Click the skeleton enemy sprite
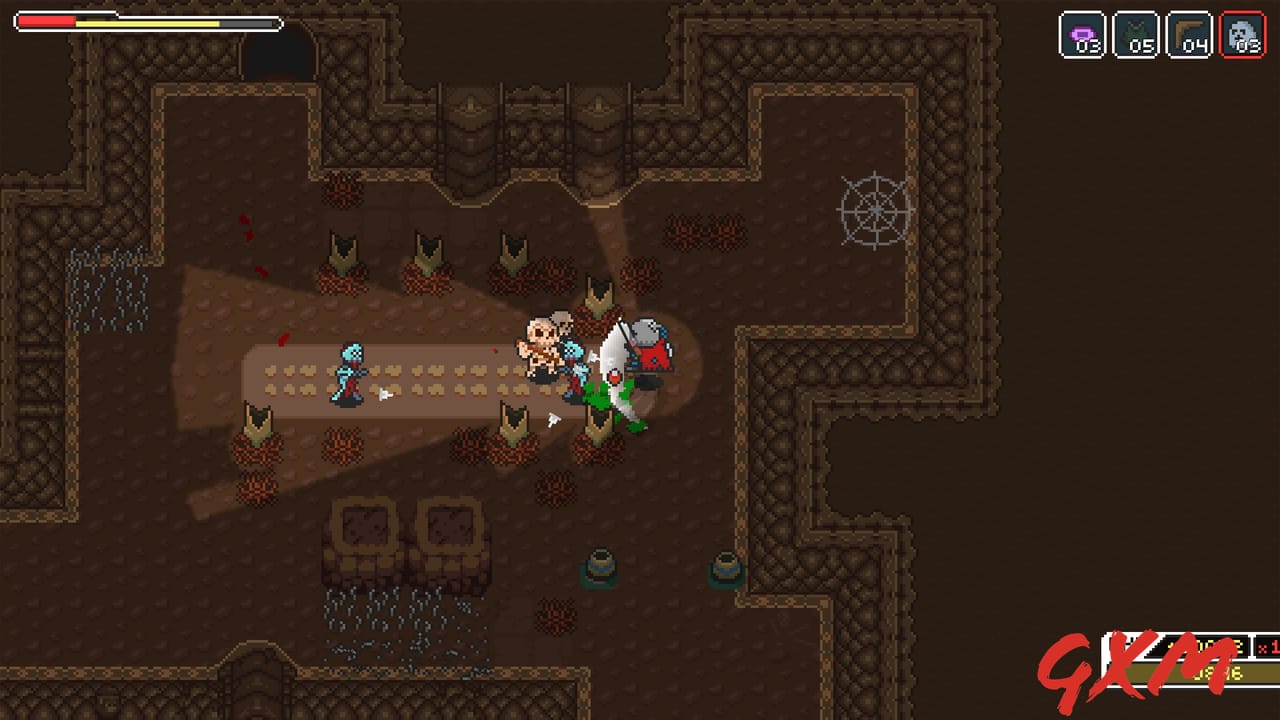Screen dimensions: 1280x720 click(541, 345)
